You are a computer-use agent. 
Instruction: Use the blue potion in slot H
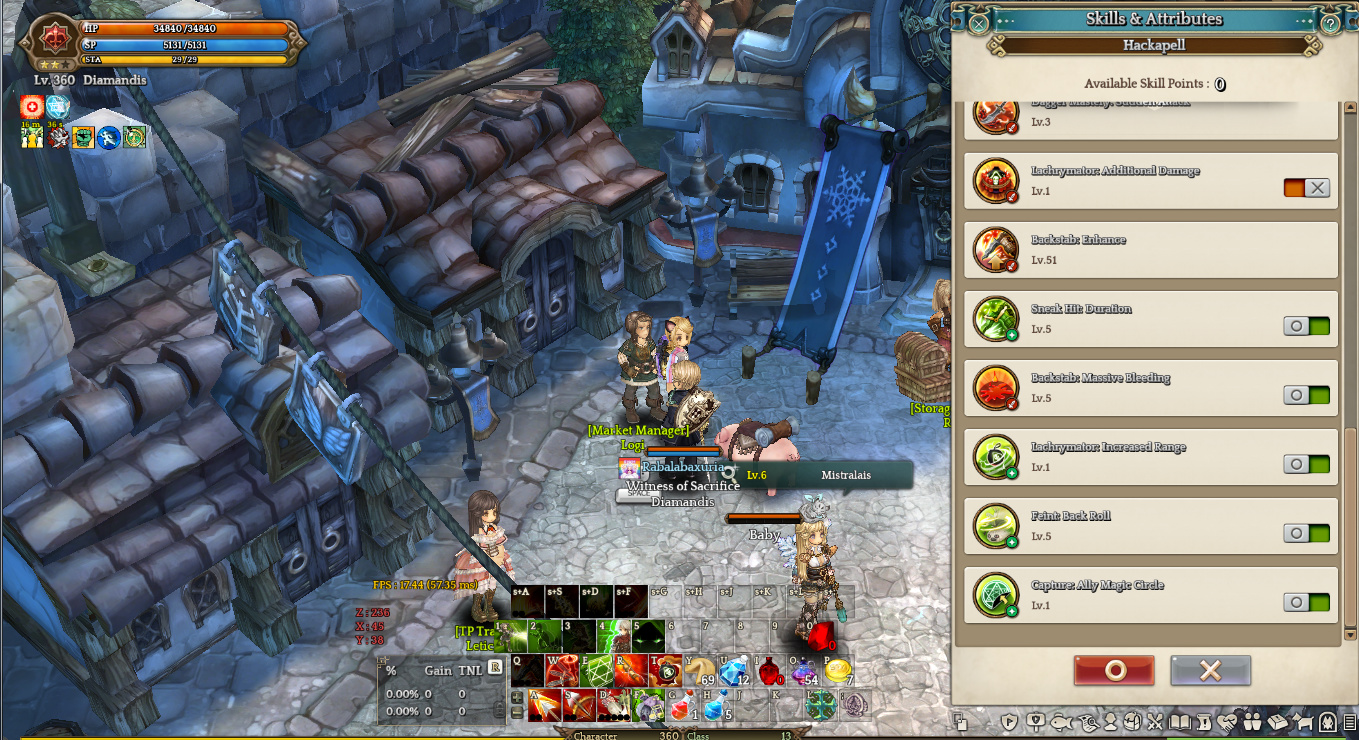click(716, 706)
